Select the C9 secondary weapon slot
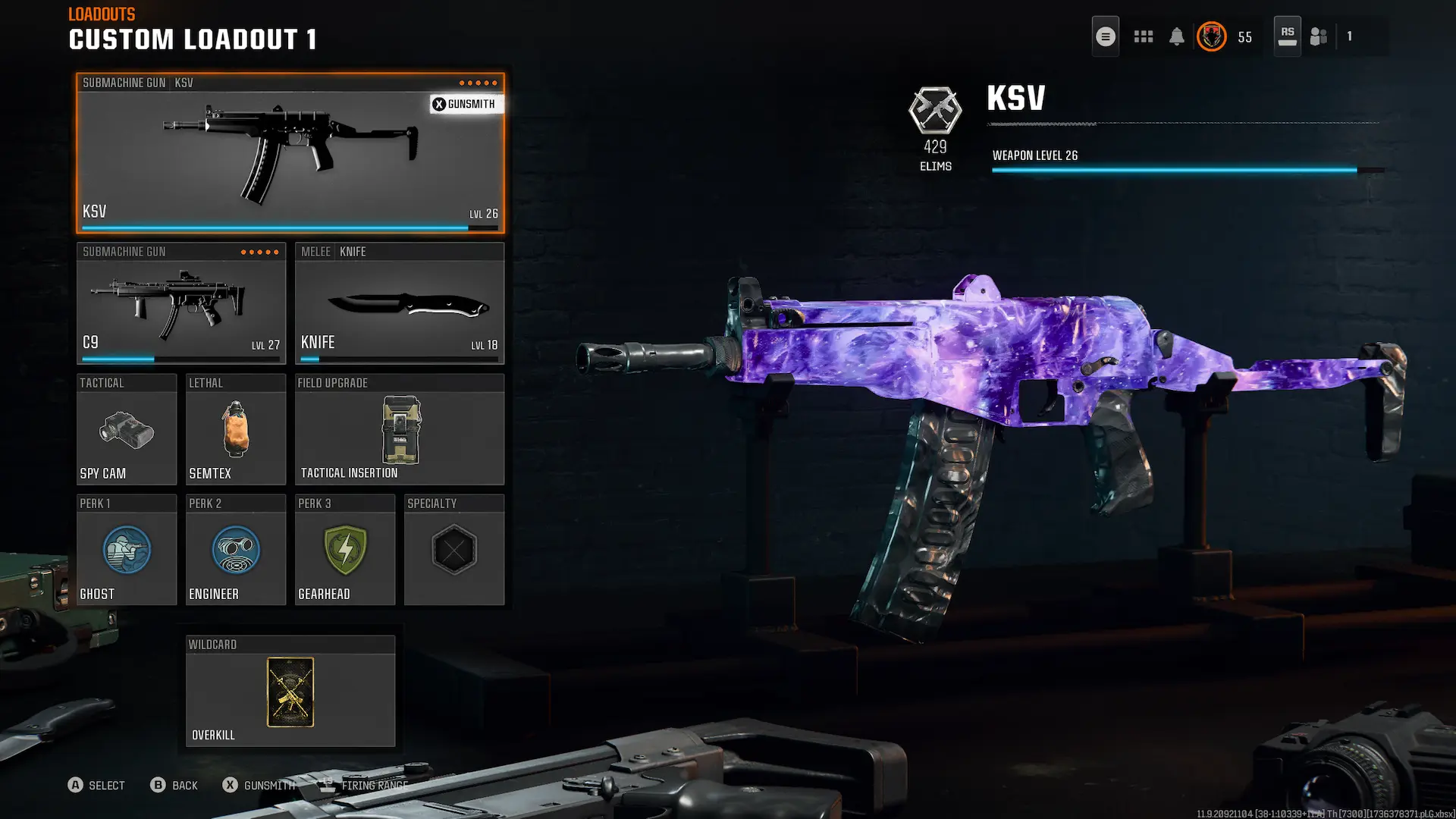The image size is (1456, 819). click(x=180, y=304)
